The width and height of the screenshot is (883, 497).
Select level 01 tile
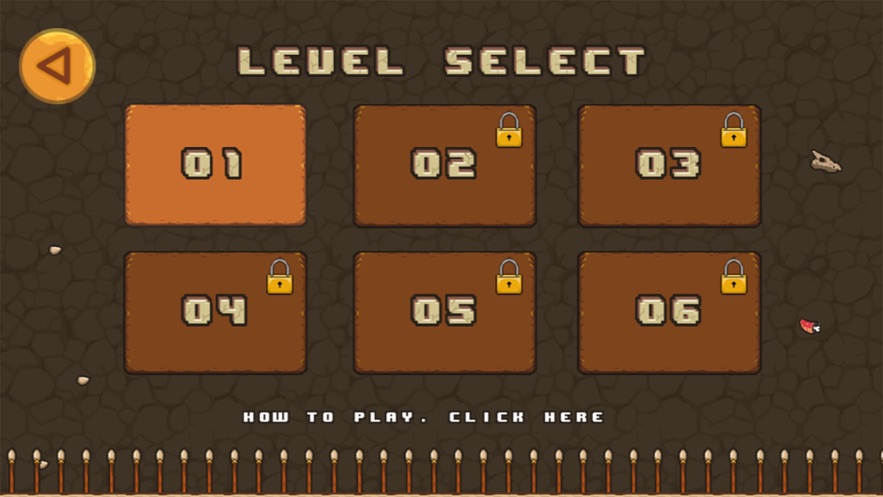pos(215,165)
